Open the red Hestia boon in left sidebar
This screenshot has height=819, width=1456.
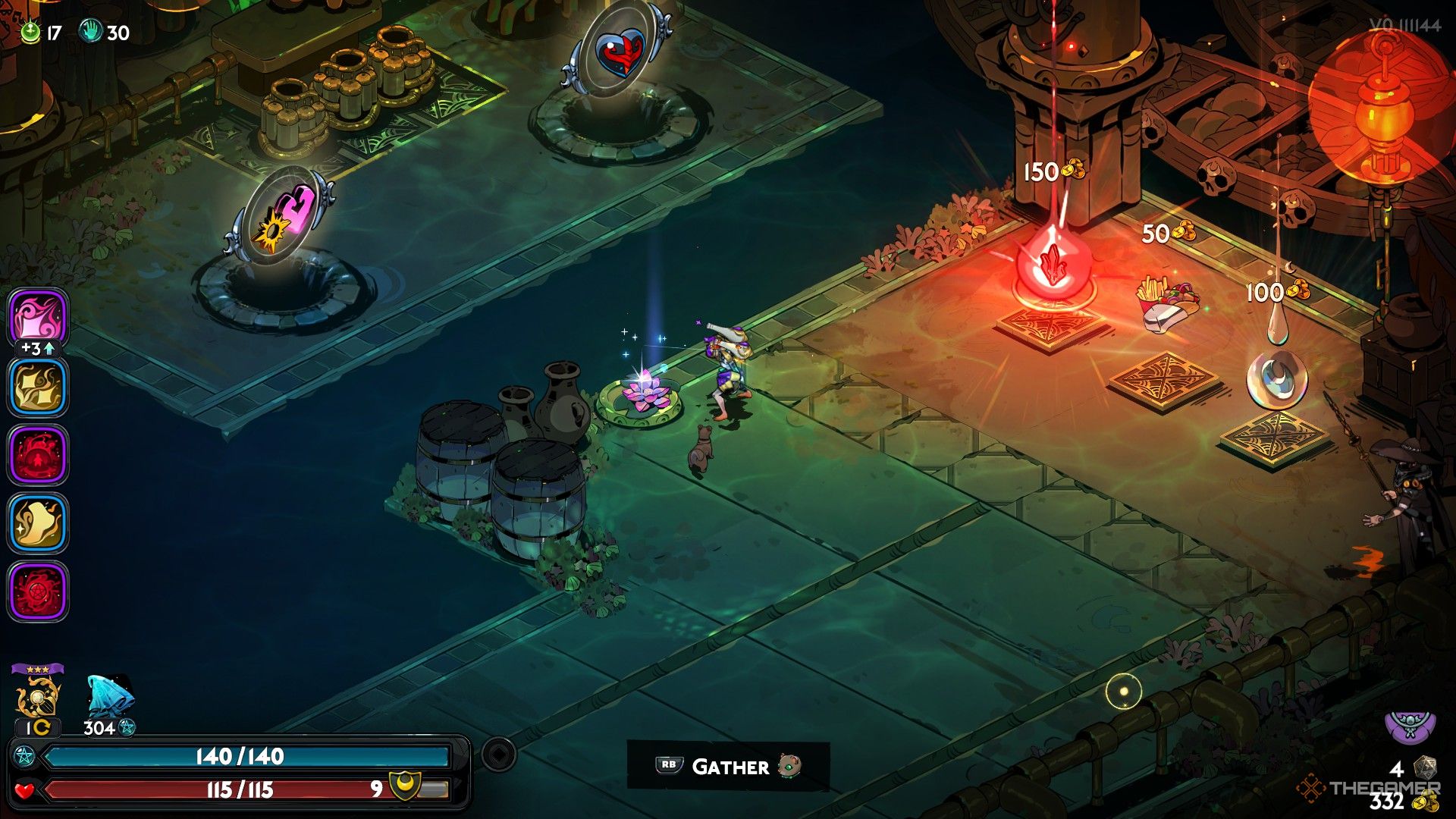point(36,455)
